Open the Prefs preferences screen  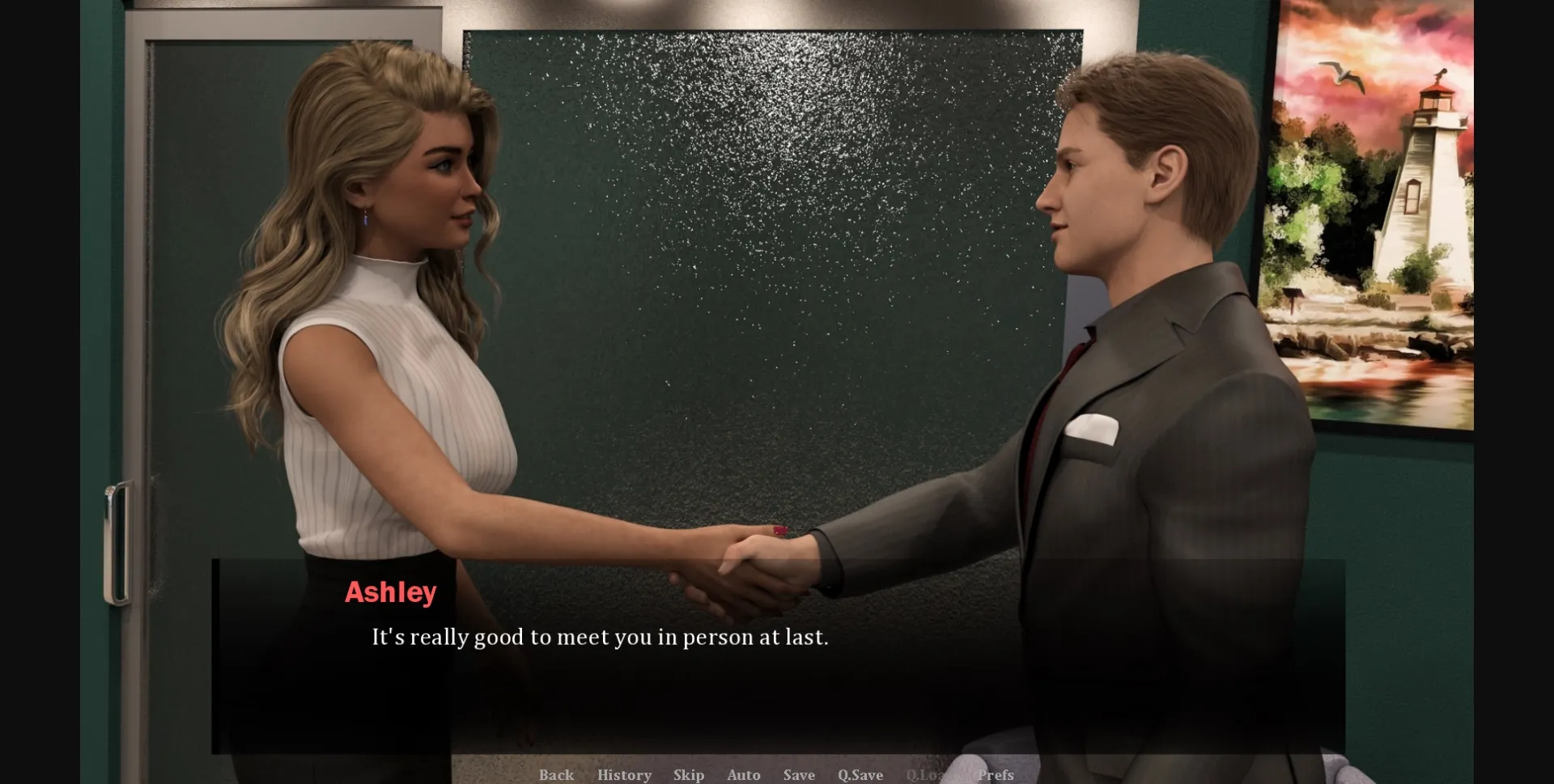(x=995, y=774)
